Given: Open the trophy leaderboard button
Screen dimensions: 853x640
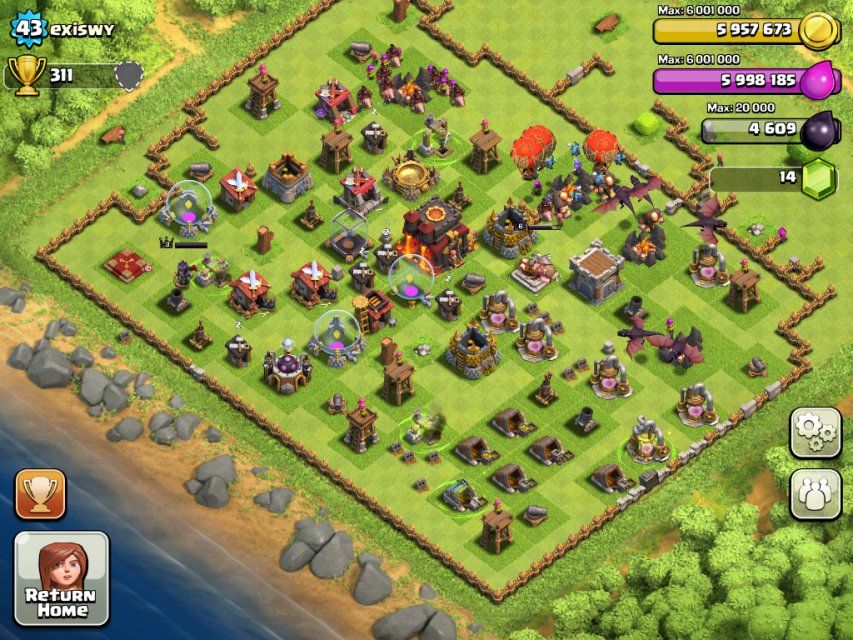Looking at the screenshot, I should click(40, 494).
